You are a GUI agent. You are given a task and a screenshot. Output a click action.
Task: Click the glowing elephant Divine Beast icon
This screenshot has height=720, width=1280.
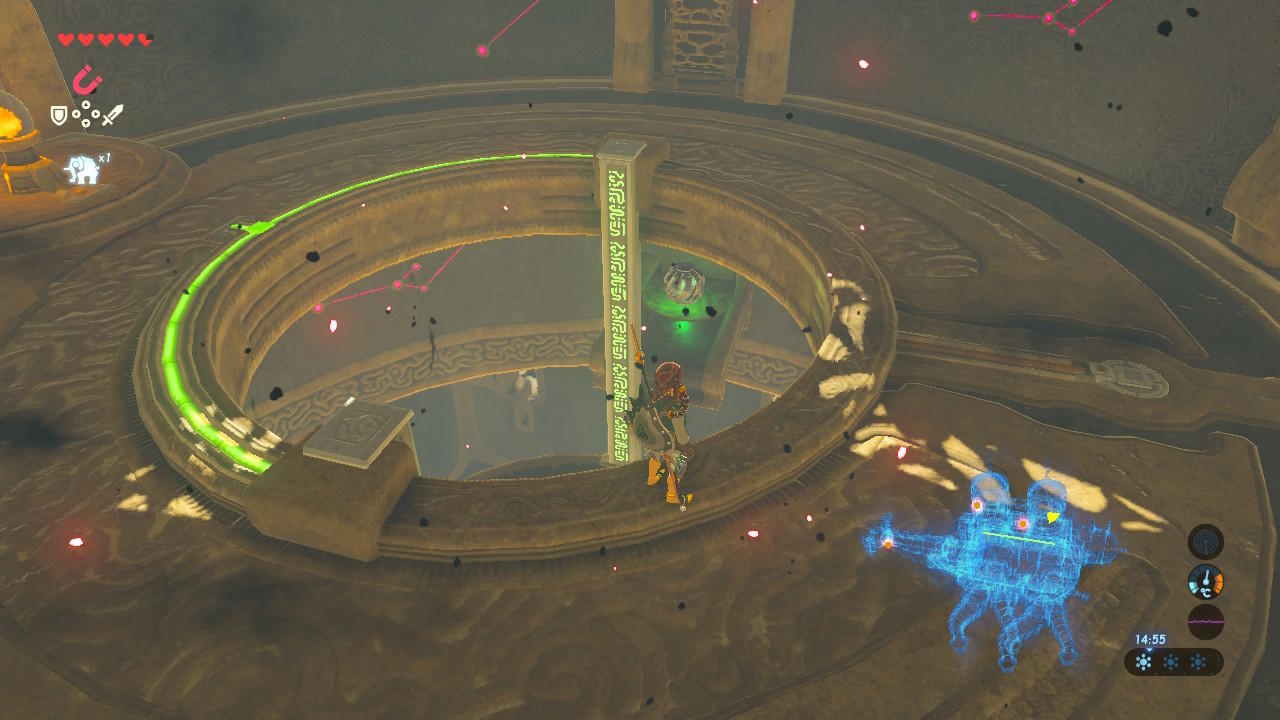82,169
